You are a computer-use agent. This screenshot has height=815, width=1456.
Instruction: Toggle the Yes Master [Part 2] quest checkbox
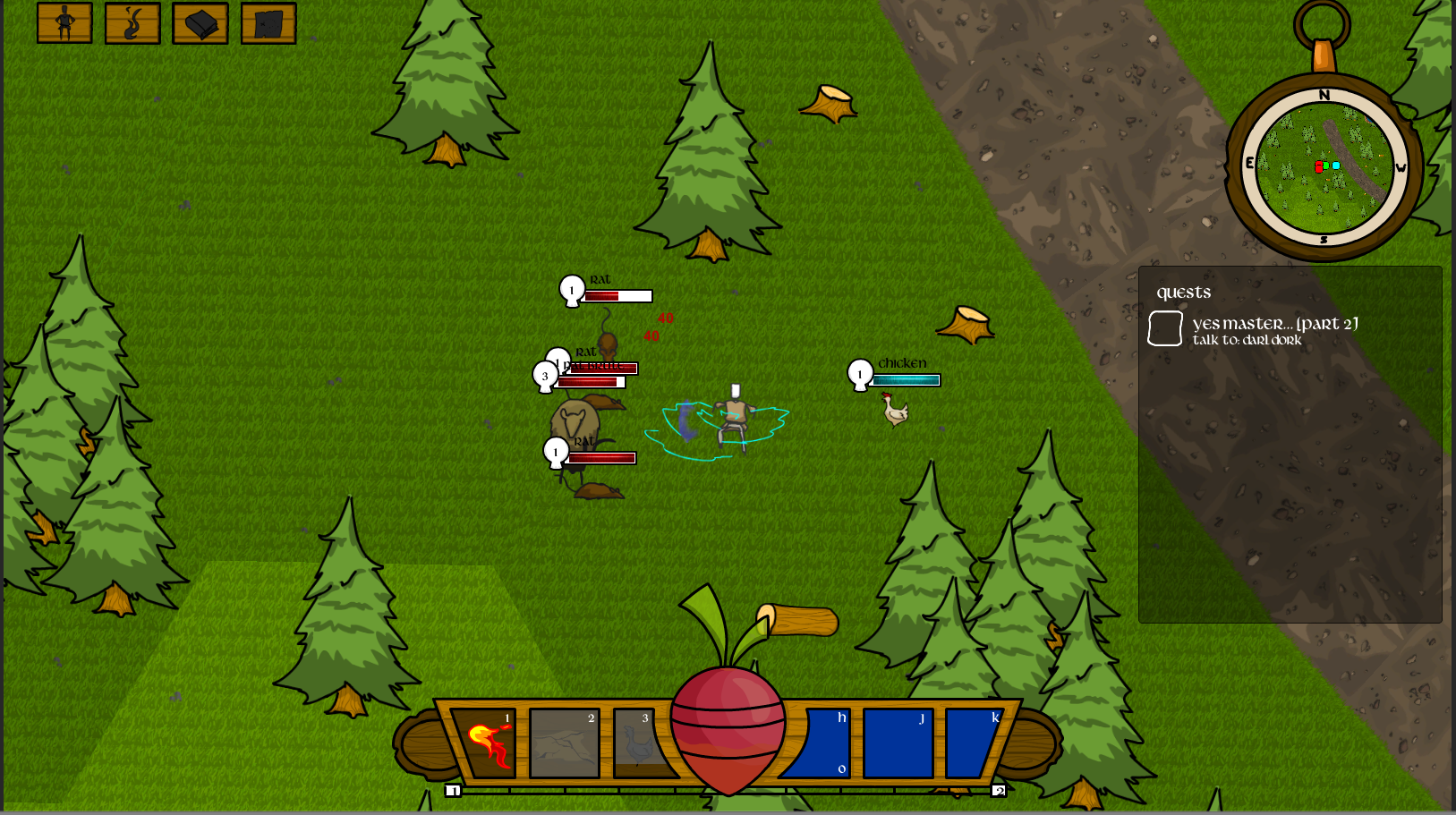point(1165,328)
